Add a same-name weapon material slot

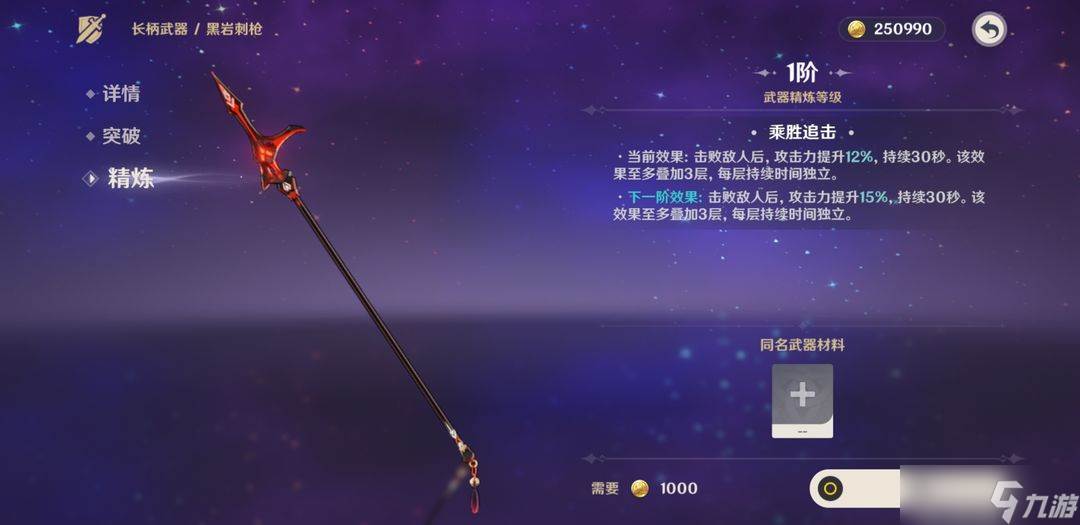point(802,400)
